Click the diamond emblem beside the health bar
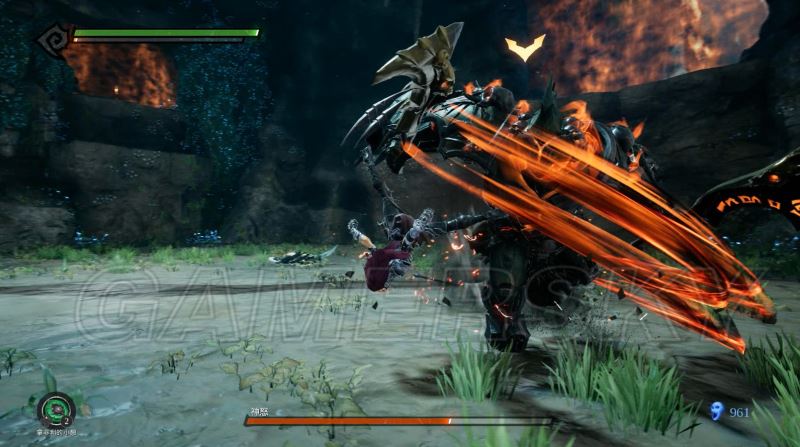The image size is (800, 447). click(53, 39)
